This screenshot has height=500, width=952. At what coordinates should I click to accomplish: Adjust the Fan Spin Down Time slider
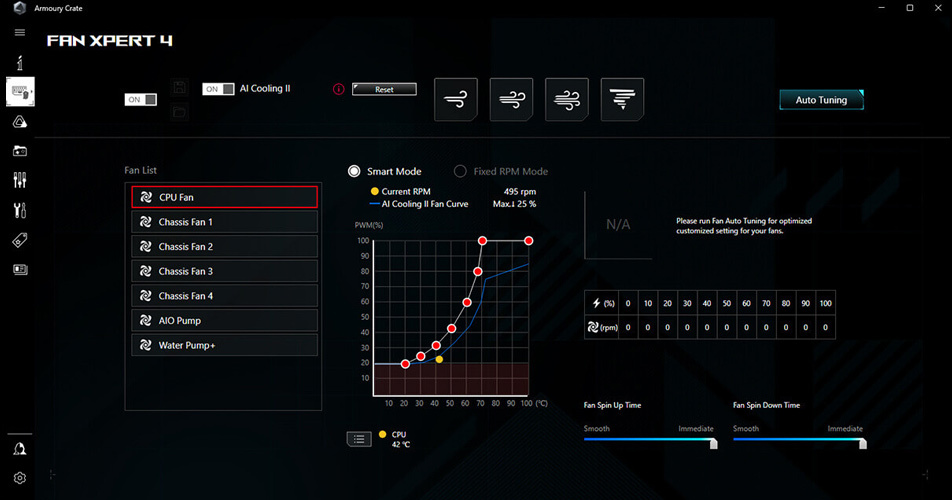tap(797, 439)
